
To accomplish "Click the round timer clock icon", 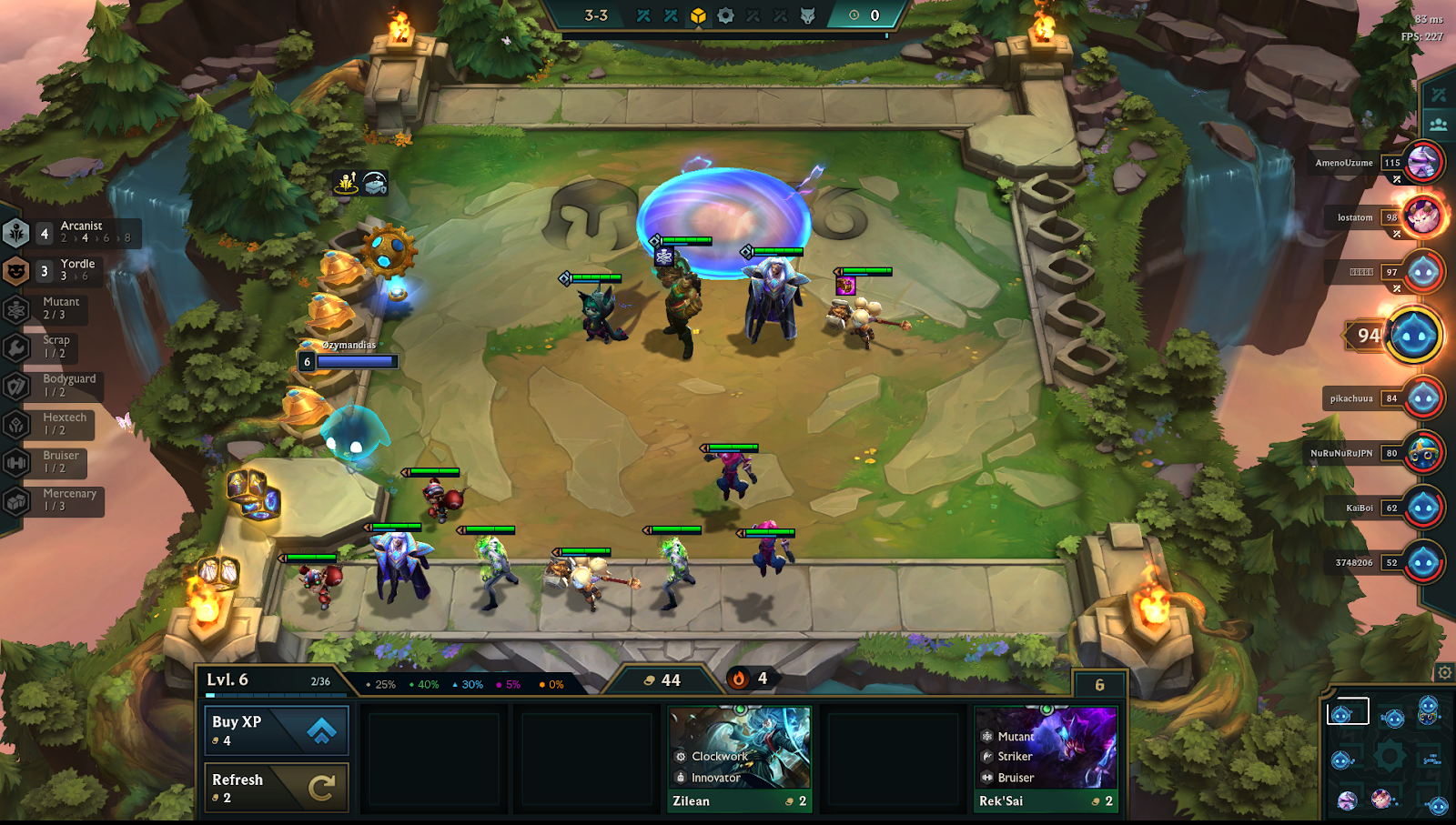I will 852,15.
